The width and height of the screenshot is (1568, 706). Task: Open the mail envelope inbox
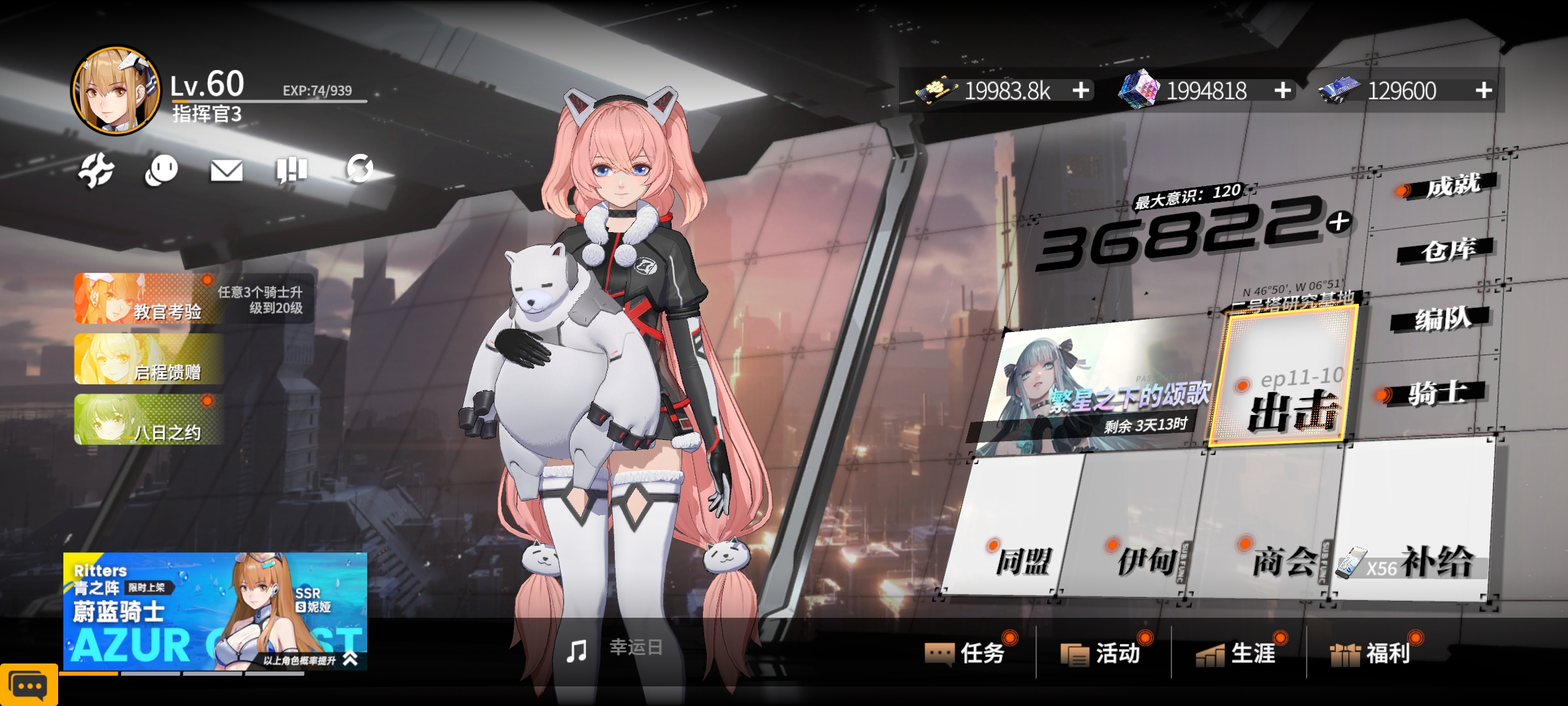tap(226, 171)
